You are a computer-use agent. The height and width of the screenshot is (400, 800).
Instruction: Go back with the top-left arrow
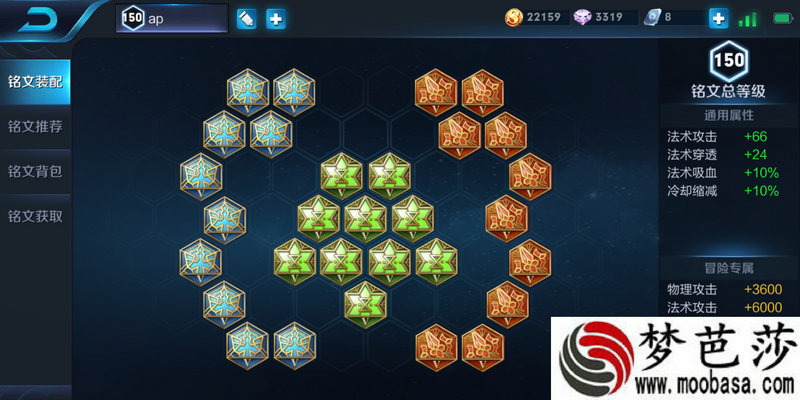point(38,18)
